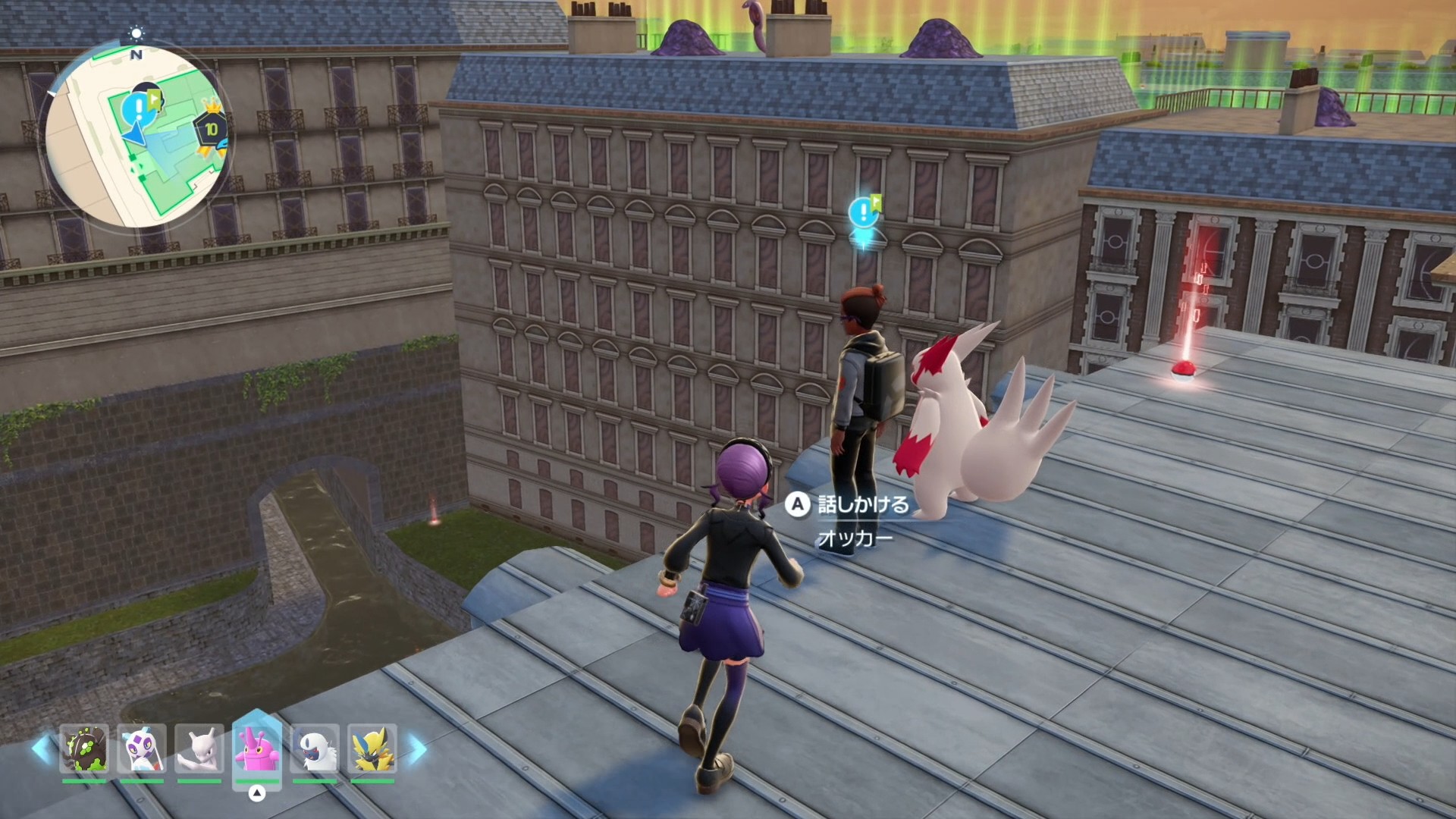Open the circular minimap
The image size is (1456, 819).
(x=136, y=136)
